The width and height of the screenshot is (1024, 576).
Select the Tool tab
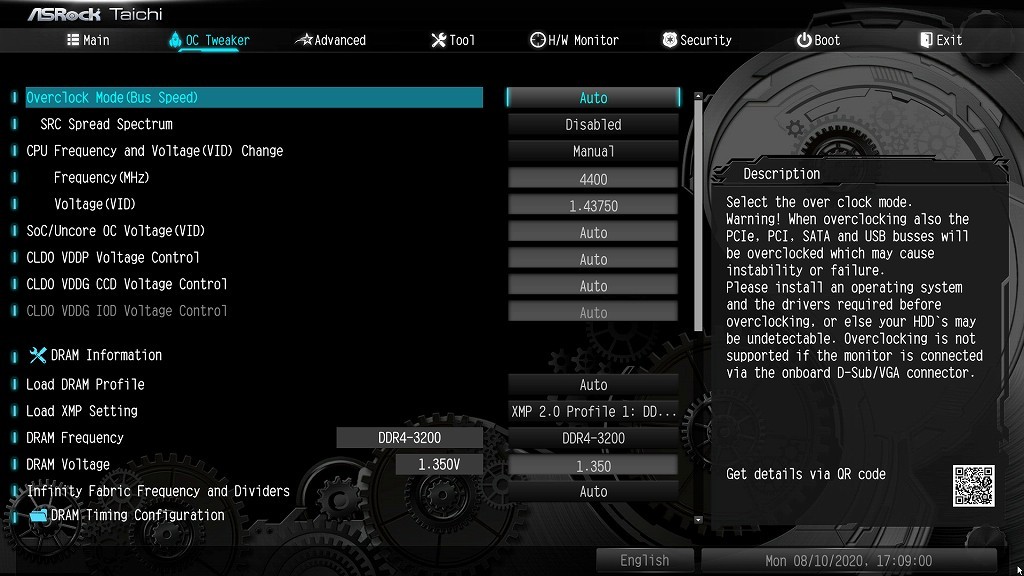coord(453,40)
